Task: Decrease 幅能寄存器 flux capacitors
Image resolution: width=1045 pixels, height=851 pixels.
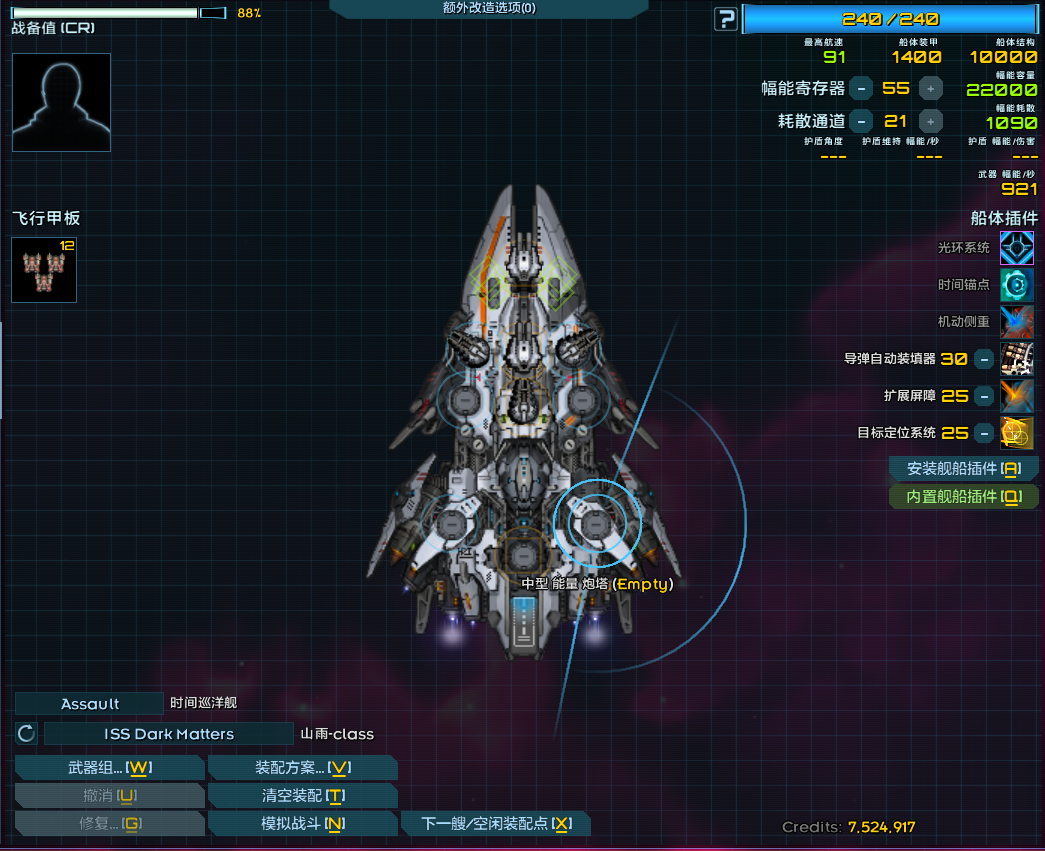Action: point(861,88)
